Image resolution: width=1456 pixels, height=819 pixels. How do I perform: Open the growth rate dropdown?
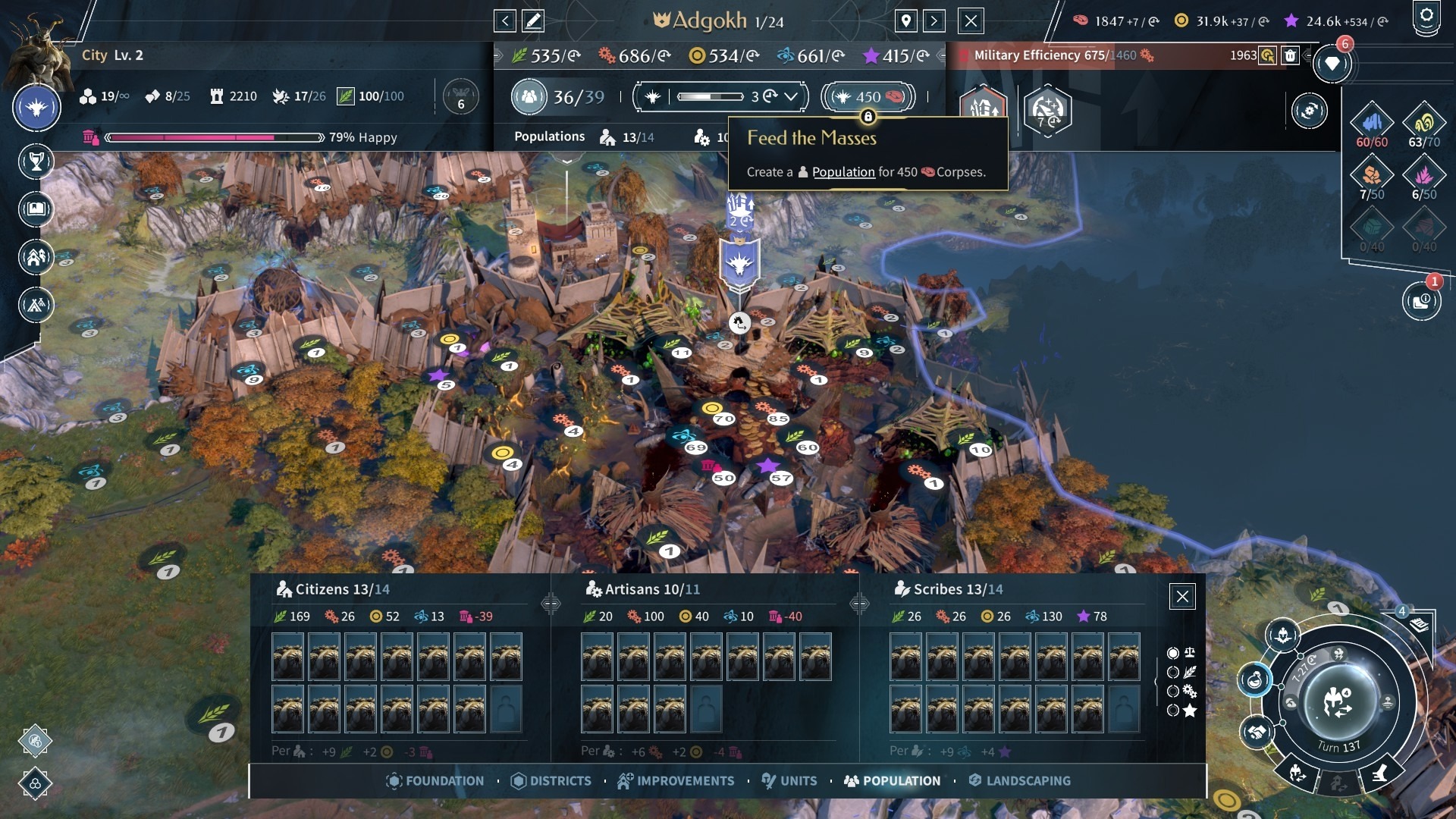point(791,97)
